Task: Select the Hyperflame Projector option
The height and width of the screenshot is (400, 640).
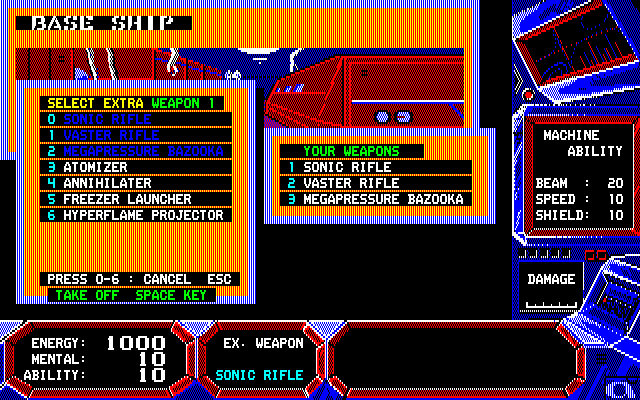Action: click(x=140, y=215)
